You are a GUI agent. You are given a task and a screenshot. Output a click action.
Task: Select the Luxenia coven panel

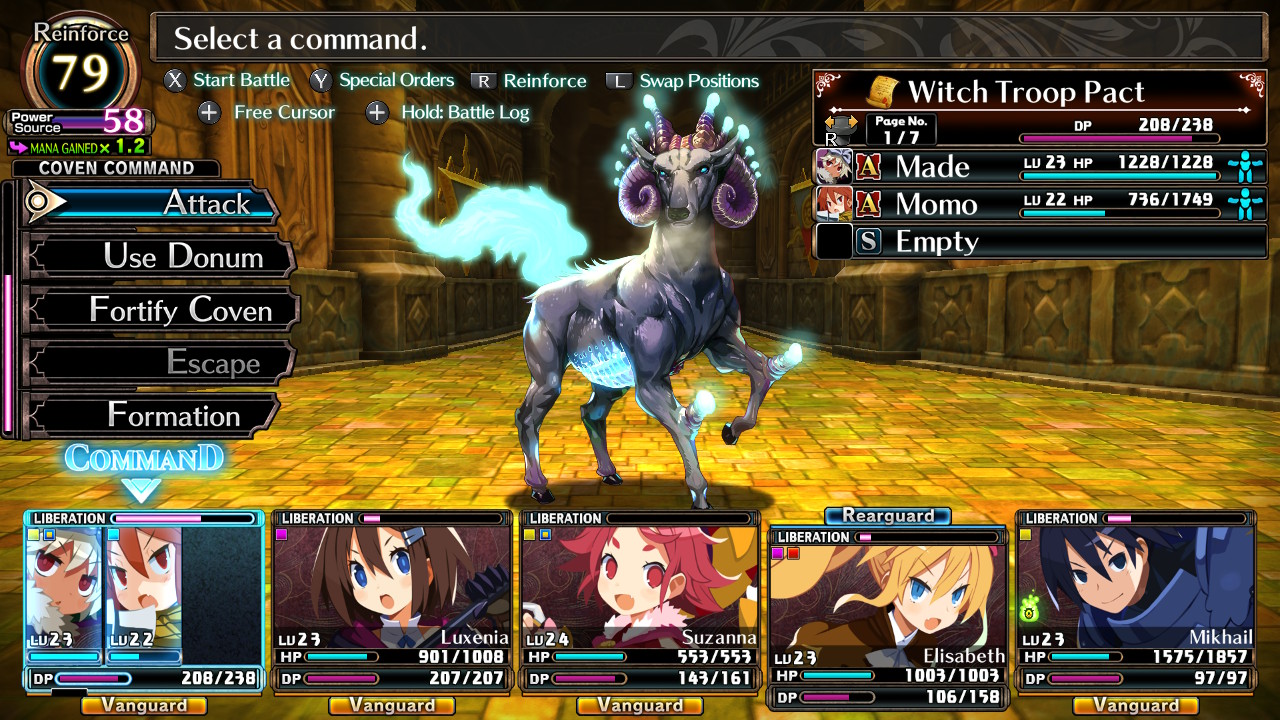pyautogui.click(x=392, y=600)
